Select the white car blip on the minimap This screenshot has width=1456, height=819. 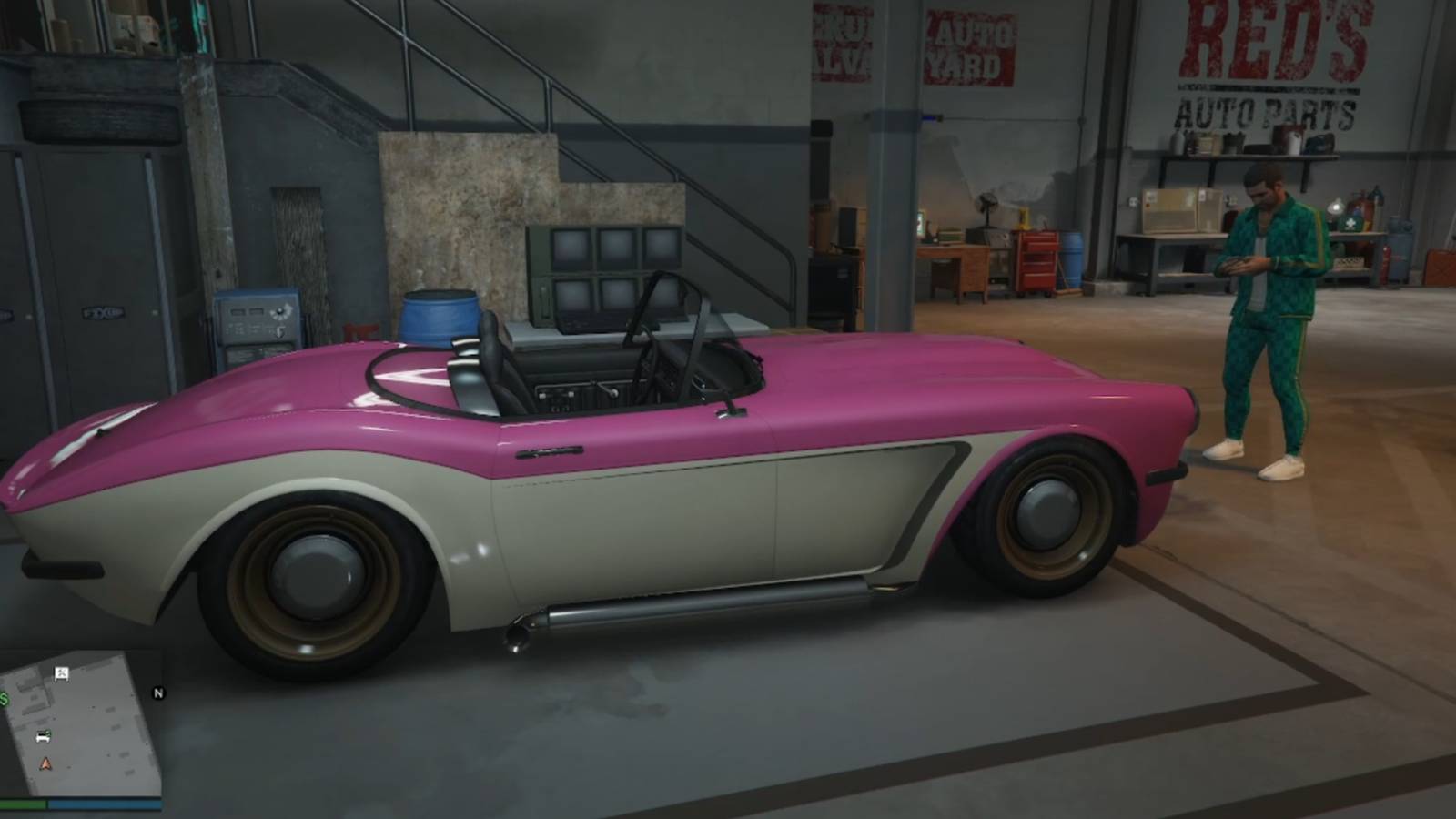(42, 735)
